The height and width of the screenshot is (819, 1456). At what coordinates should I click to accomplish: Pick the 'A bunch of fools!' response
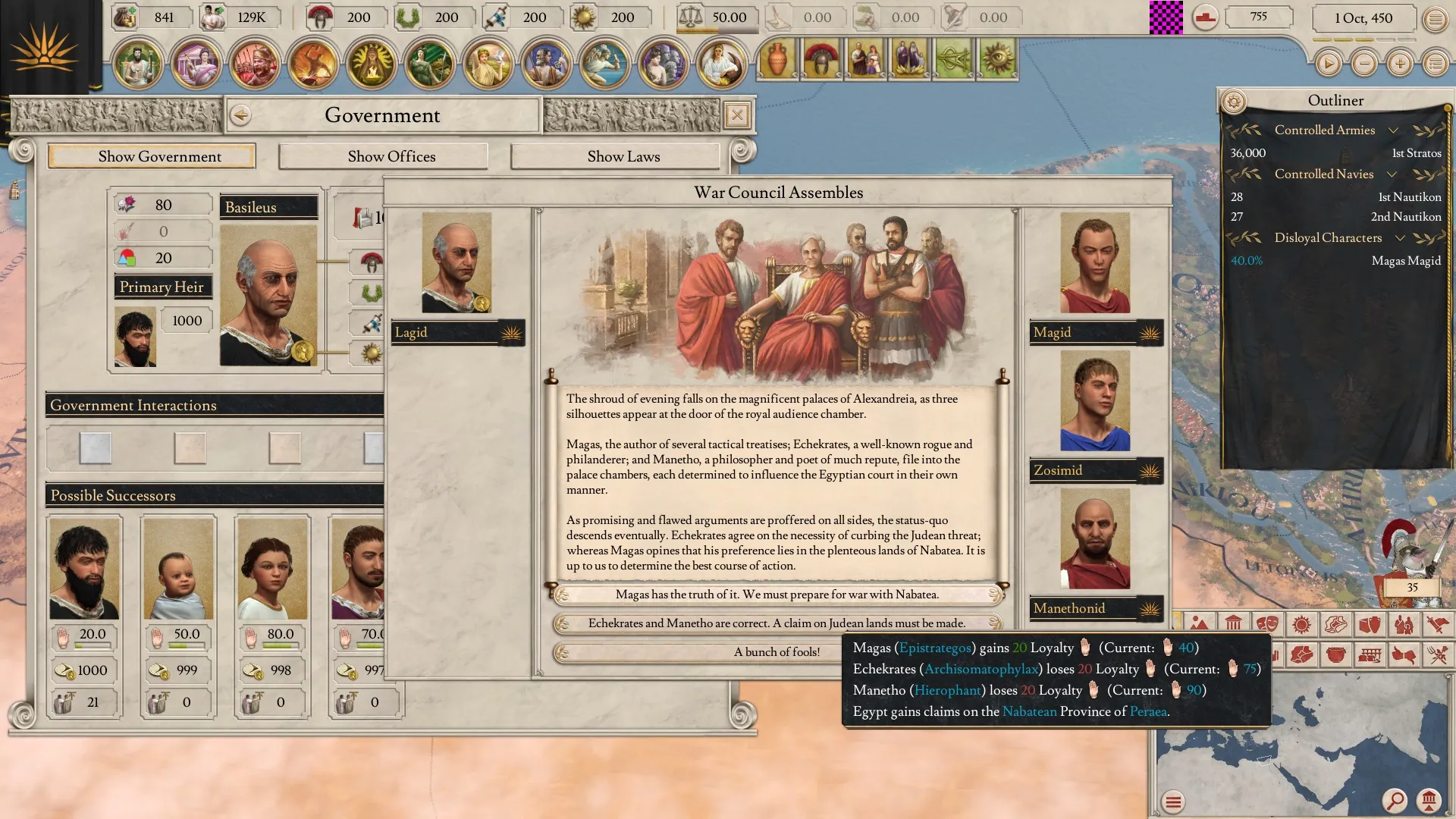(777, 652)
